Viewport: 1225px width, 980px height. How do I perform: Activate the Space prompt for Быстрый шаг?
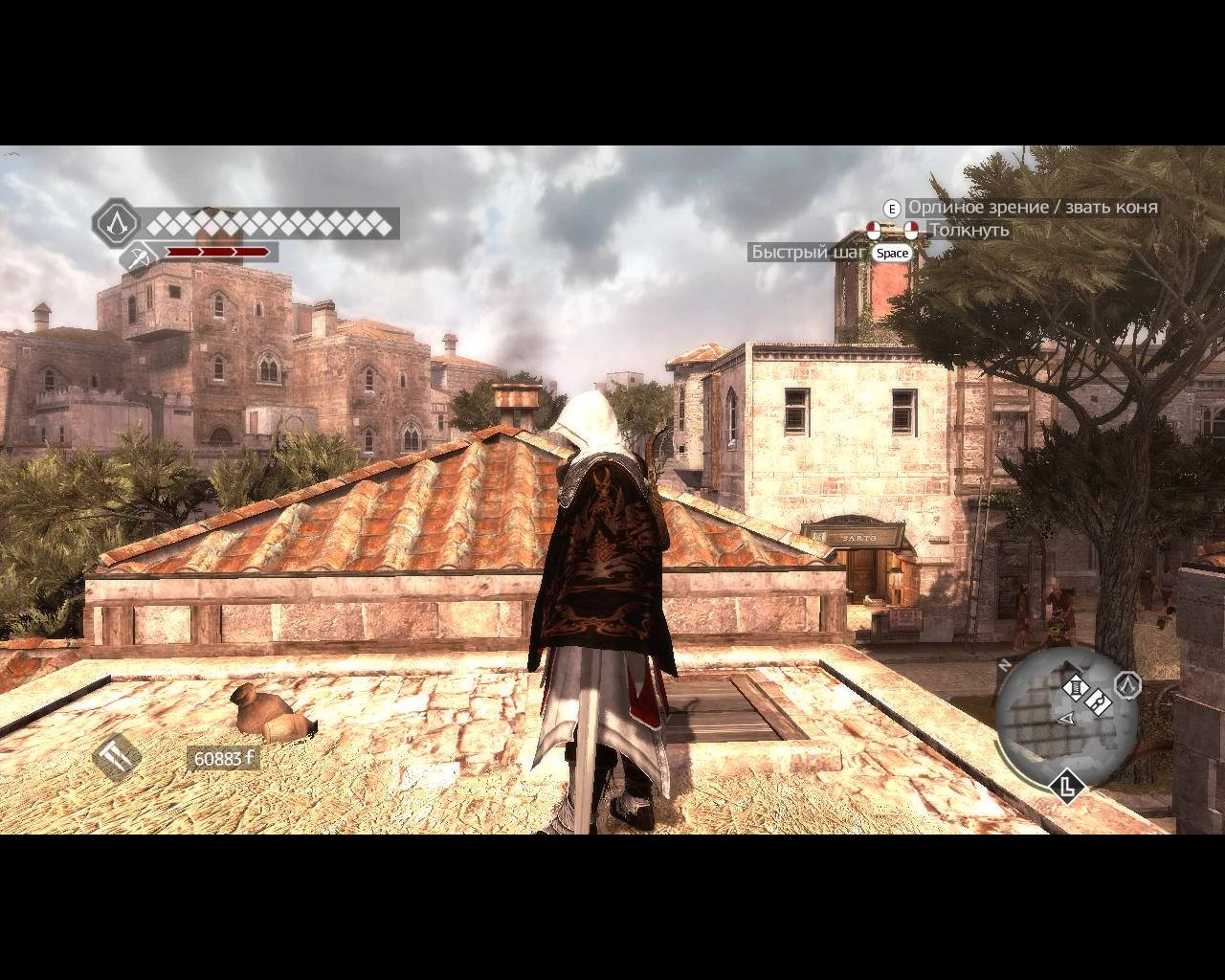coord(893,253)
